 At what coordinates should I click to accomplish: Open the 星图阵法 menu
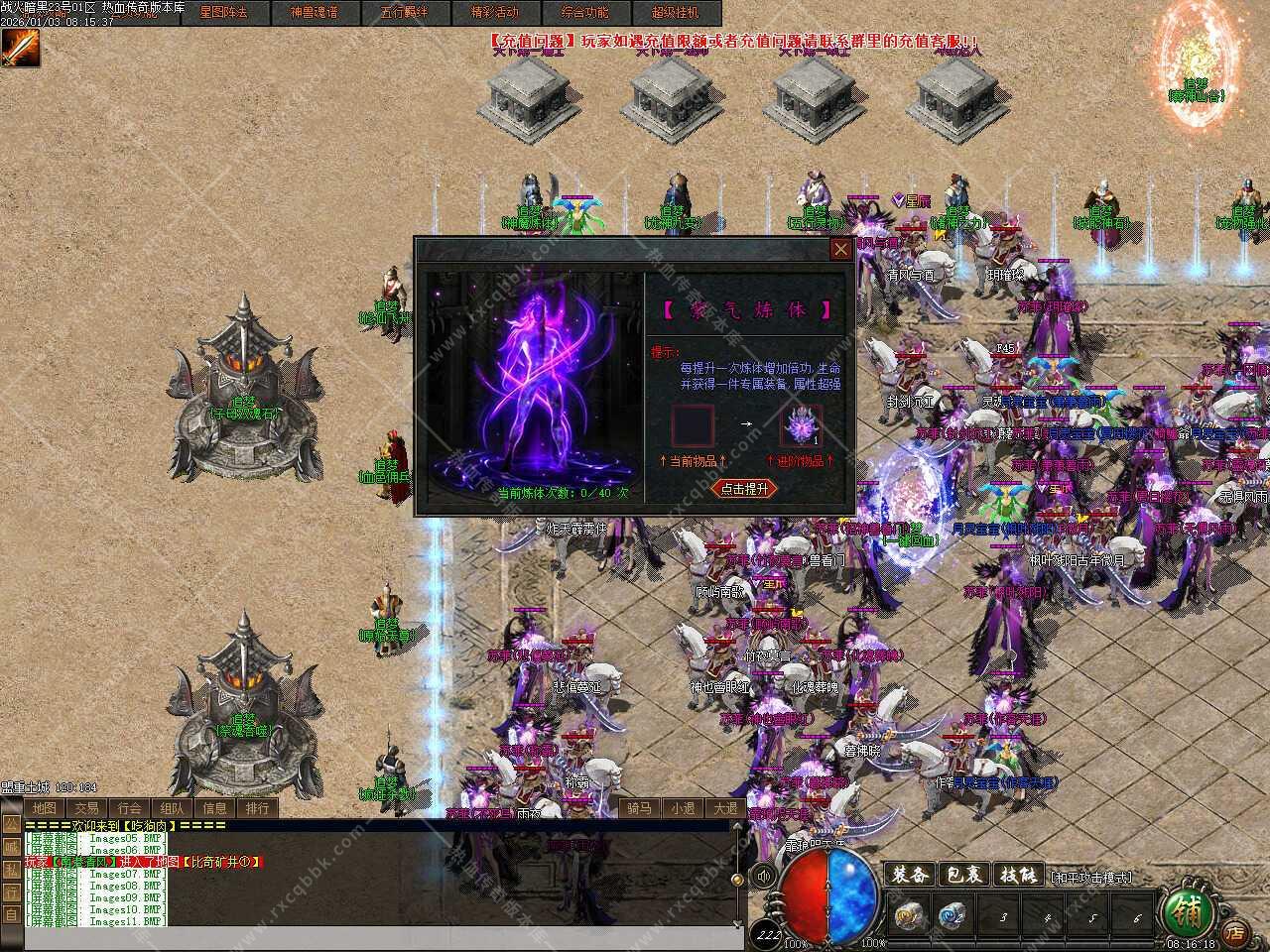click(223, 12)
